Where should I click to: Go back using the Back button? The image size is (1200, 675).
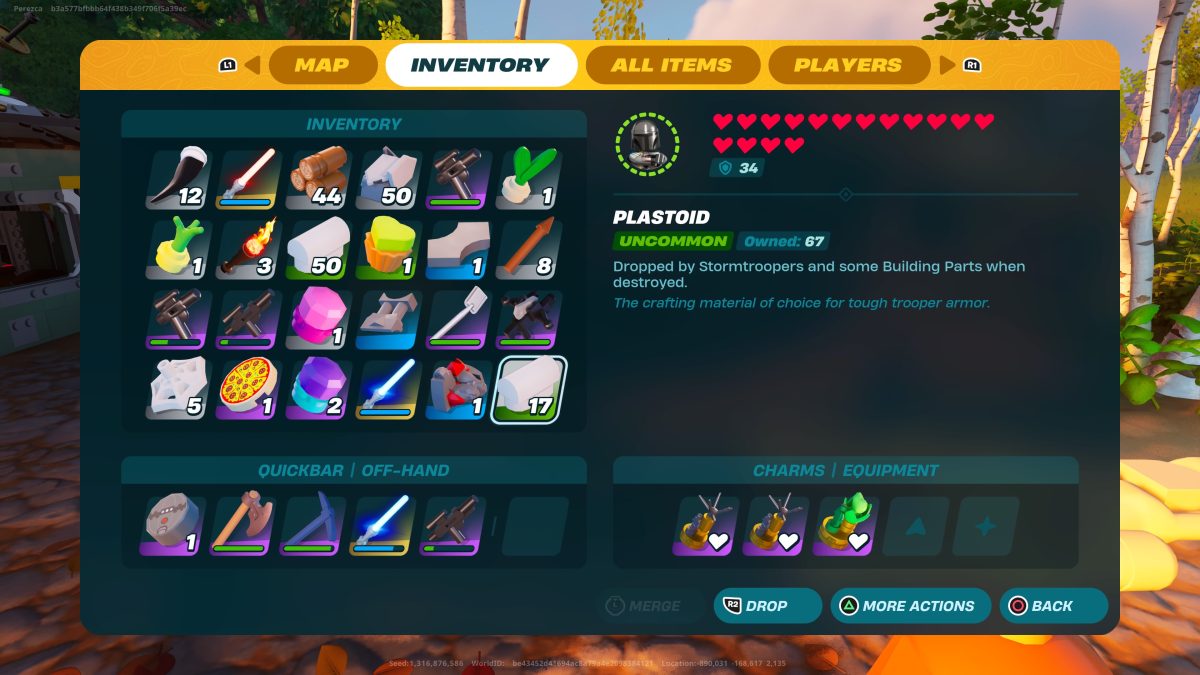coord(1053,606)
